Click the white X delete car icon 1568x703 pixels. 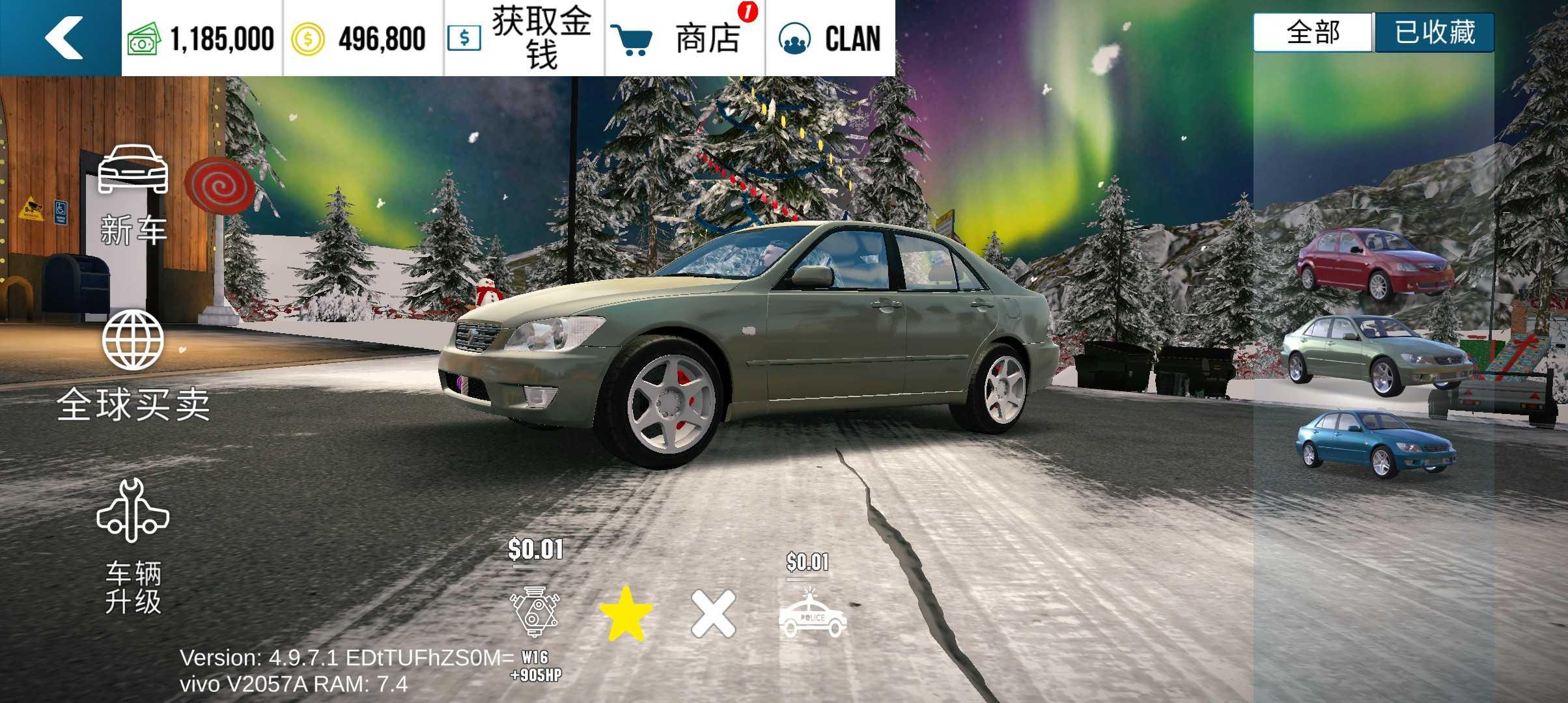pos(713,613)
